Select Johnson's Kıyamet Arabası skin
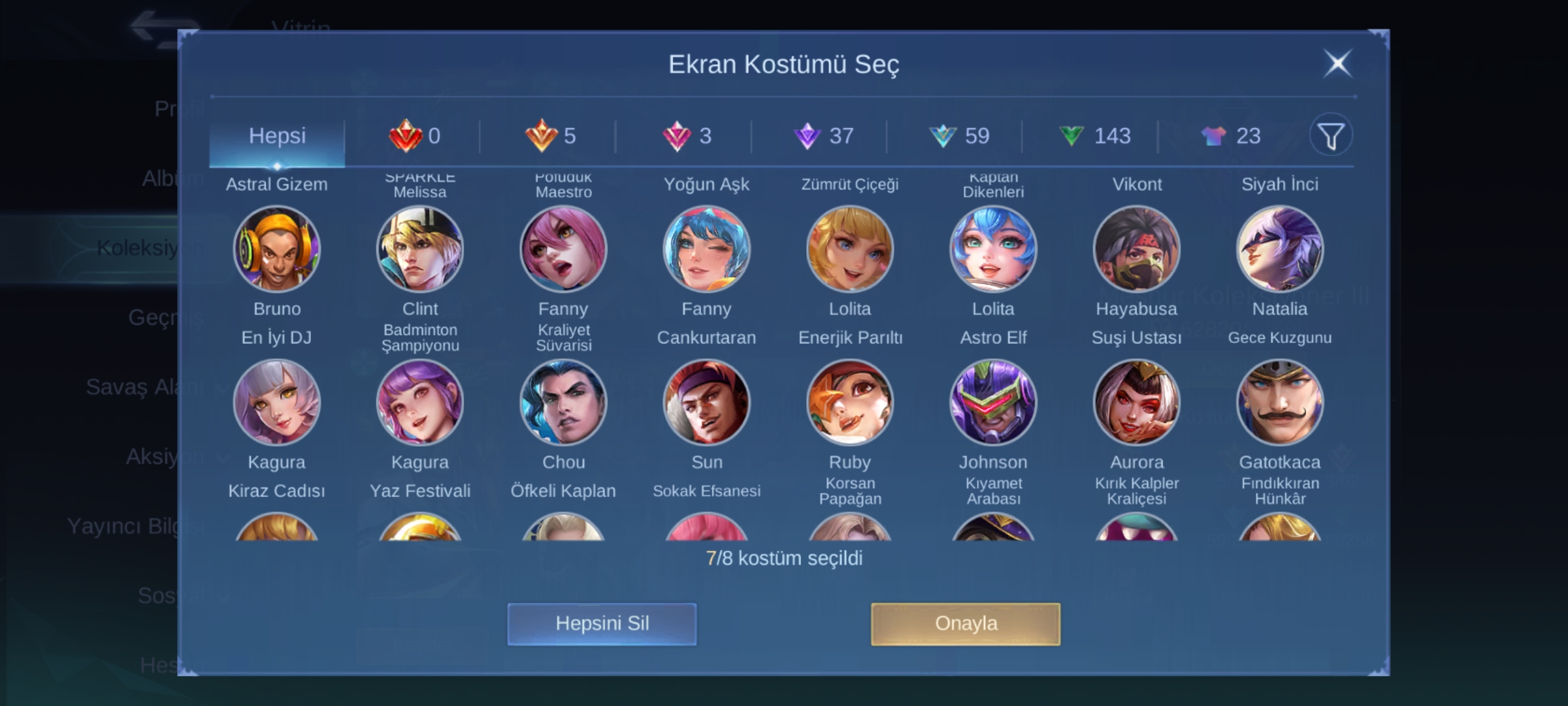 coord(993,402)
